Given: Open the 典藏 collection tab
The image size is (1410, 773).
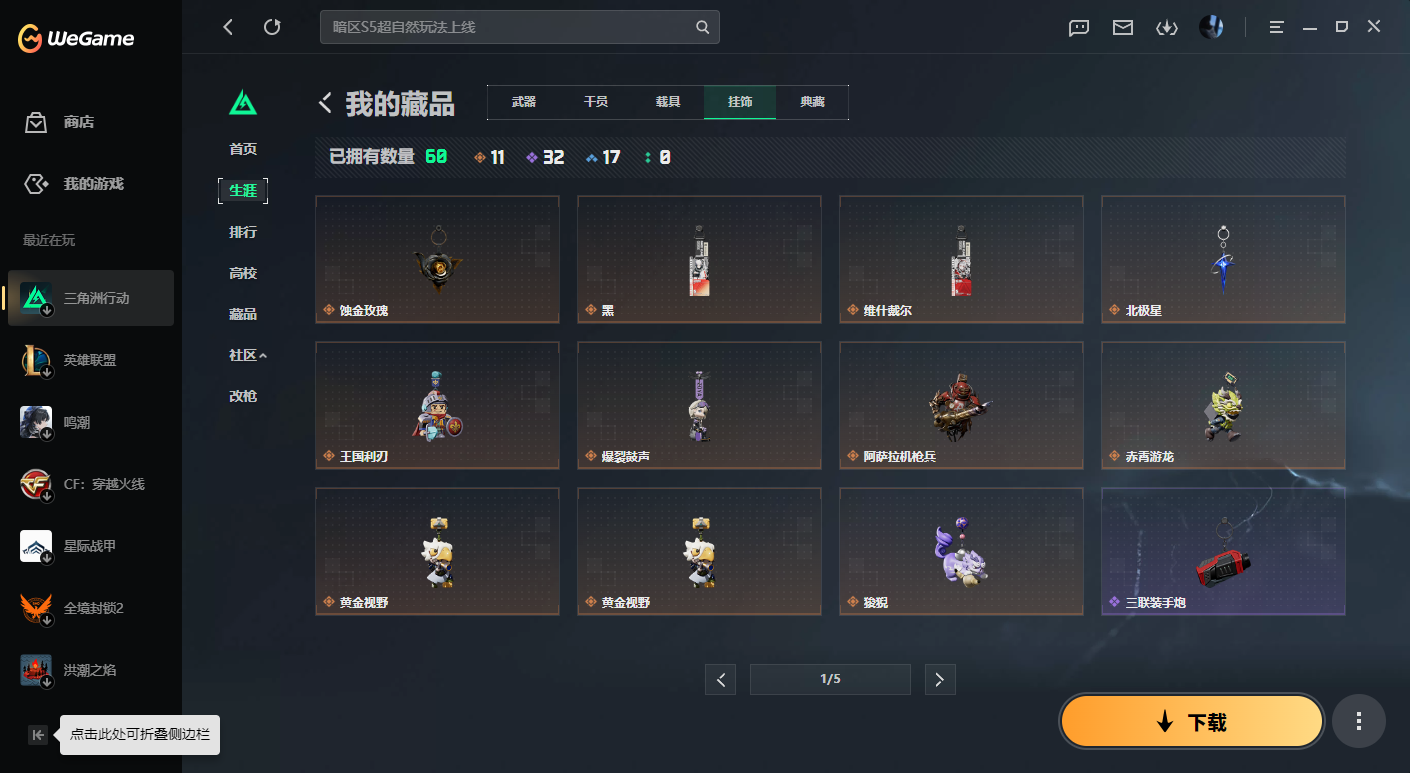Looking at the screenshot, I should (812, 102).
